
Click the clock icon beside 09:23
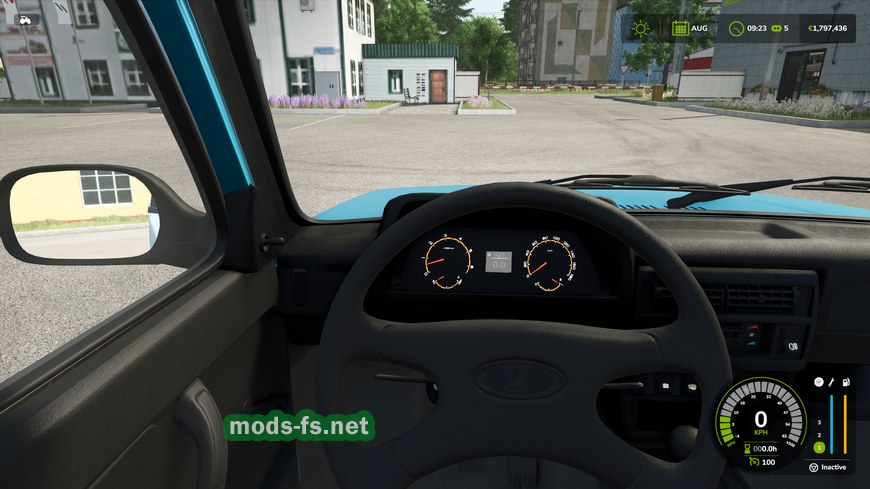tap(737, 29)
